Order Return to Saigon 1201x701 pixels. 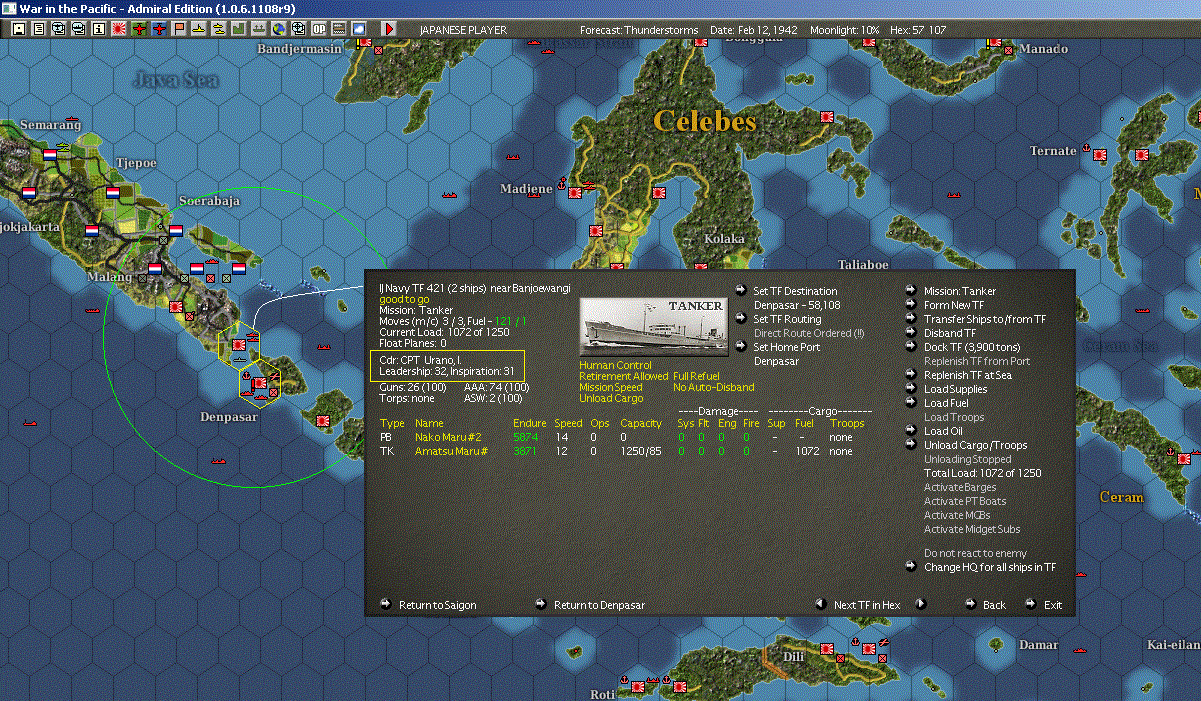437,605
